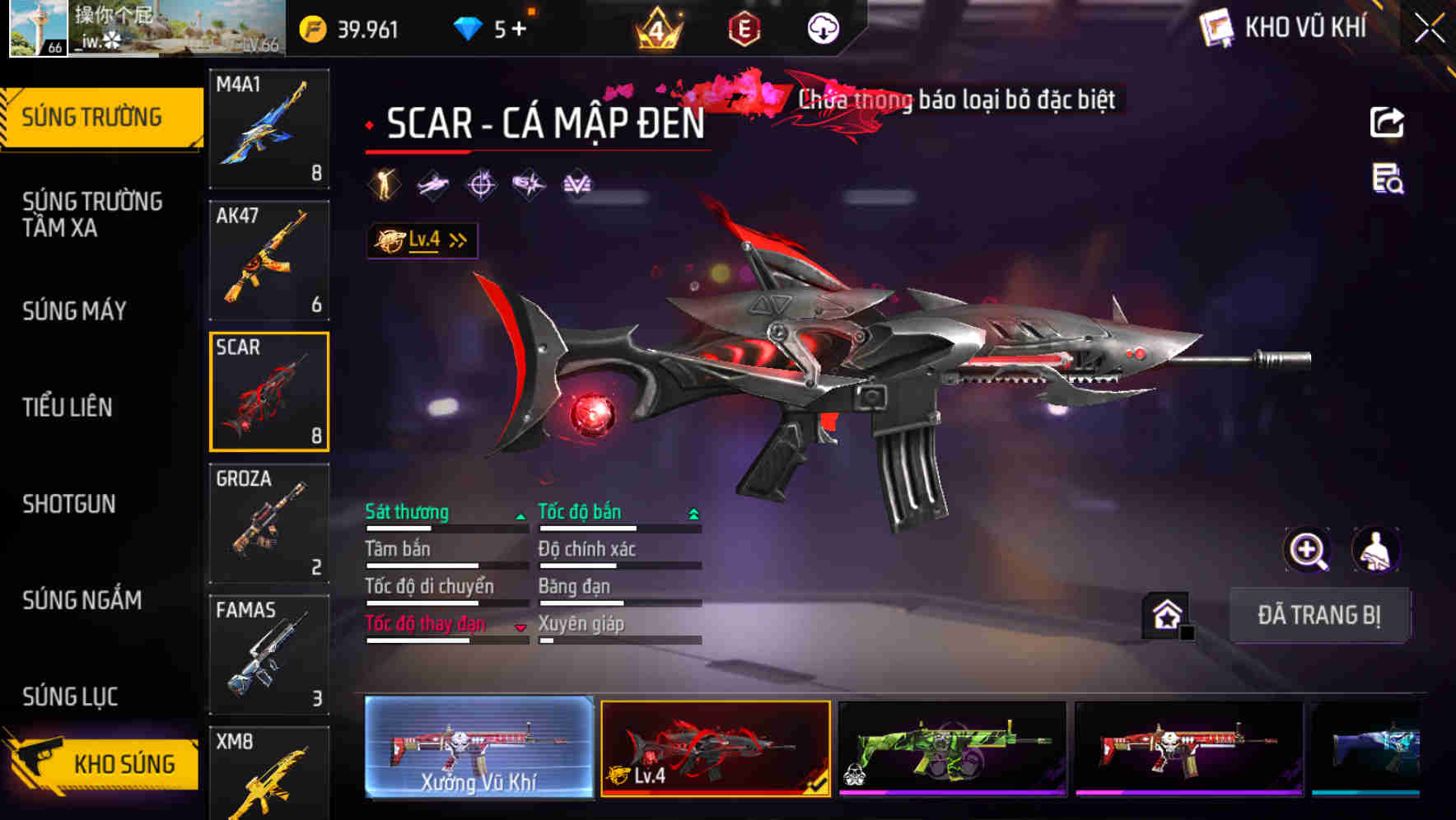Open the Súng Máy category
This screenshot has width=1456, height=820.
click(x=74, y=310)
